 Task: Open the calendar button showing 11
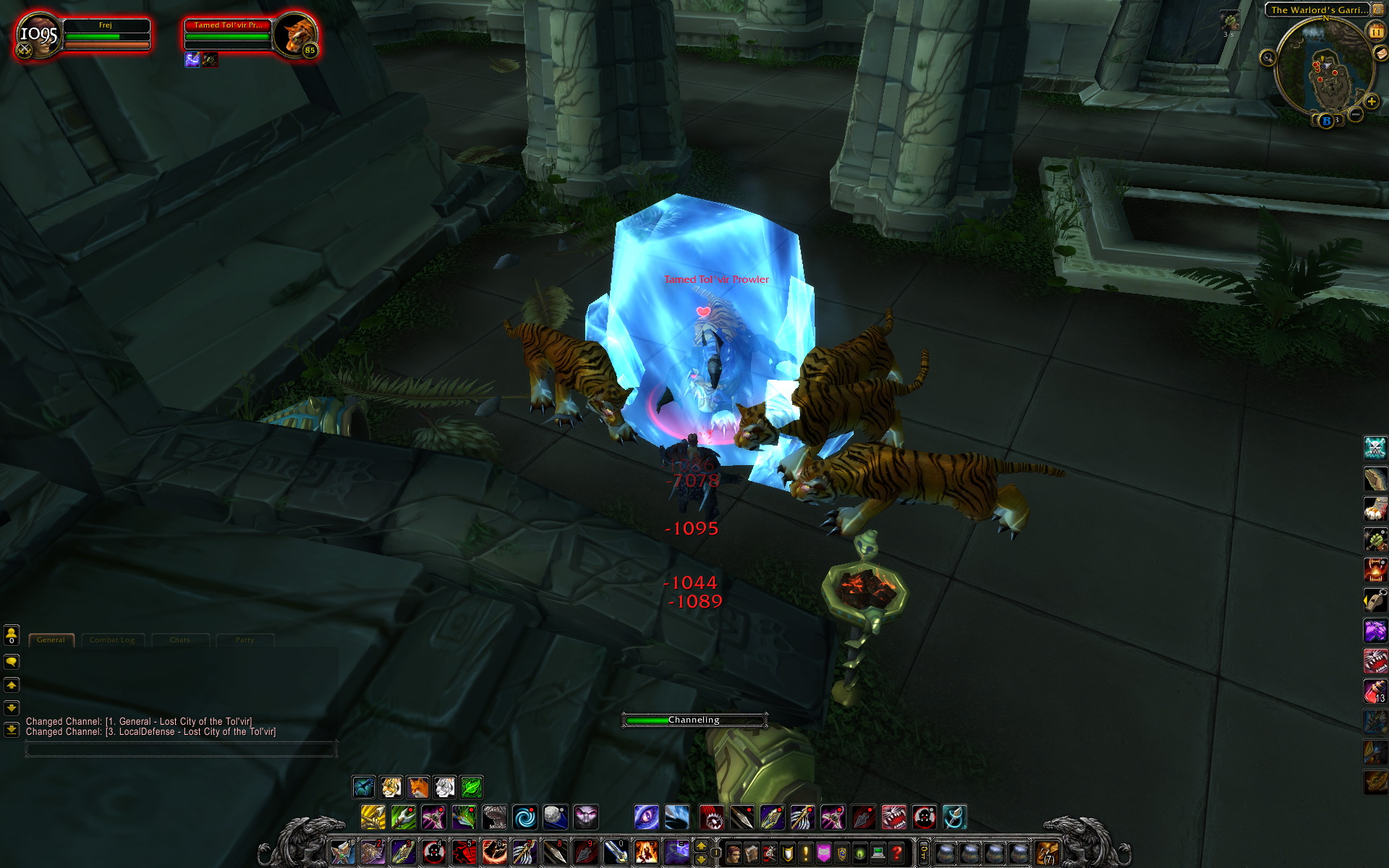click(x=1375, y=32)
